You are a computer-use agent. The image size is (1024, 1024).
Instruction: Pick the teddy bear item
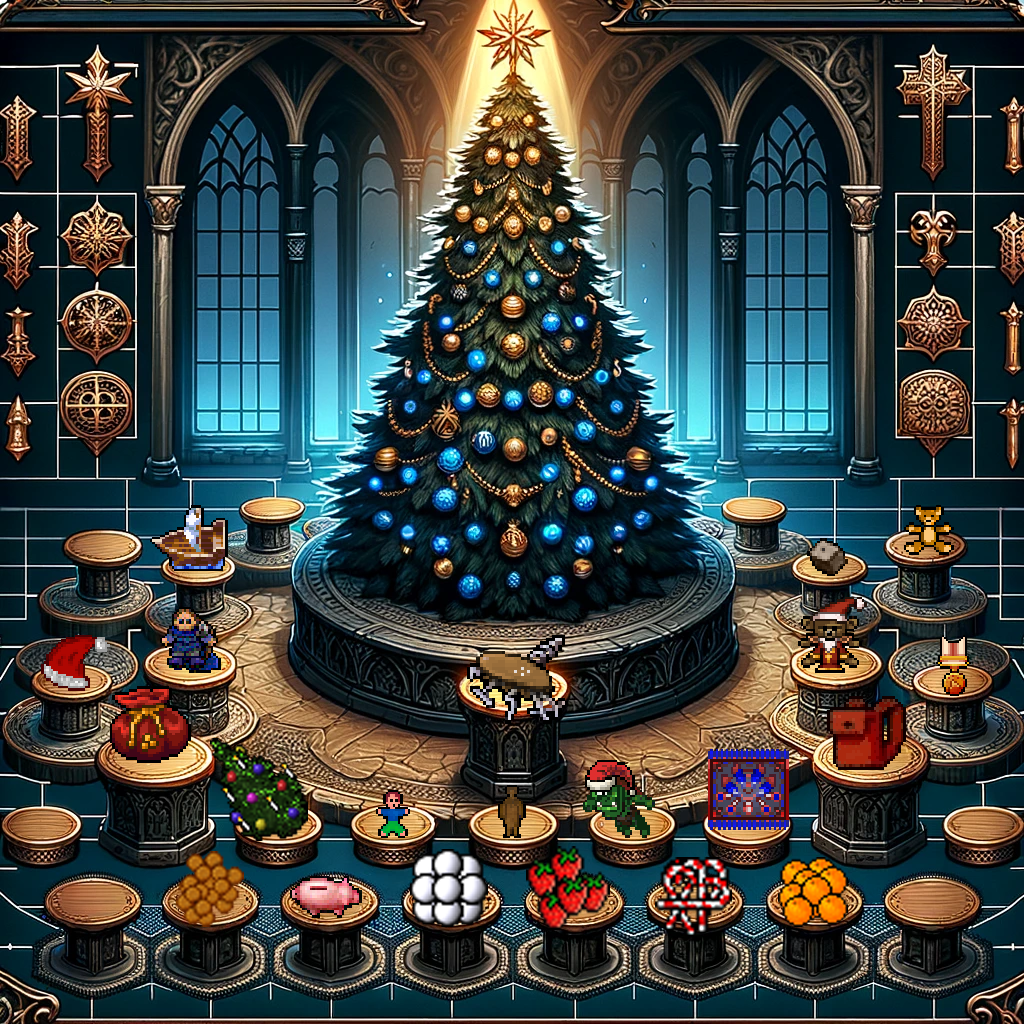[927, 528]
